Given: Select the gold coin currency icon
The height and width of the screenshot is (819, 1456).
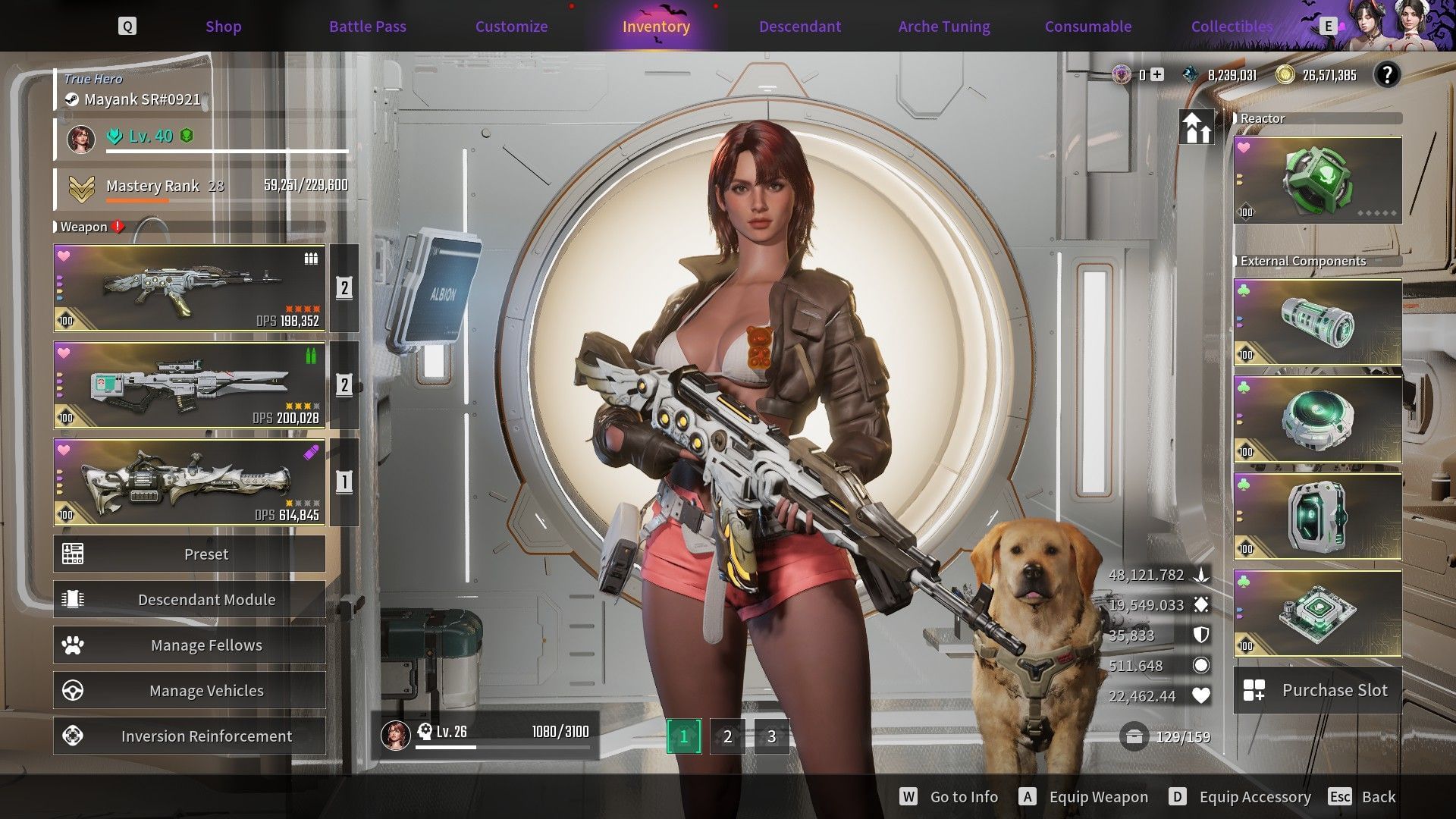Looking at the screenshot, I should (1285, 75).
